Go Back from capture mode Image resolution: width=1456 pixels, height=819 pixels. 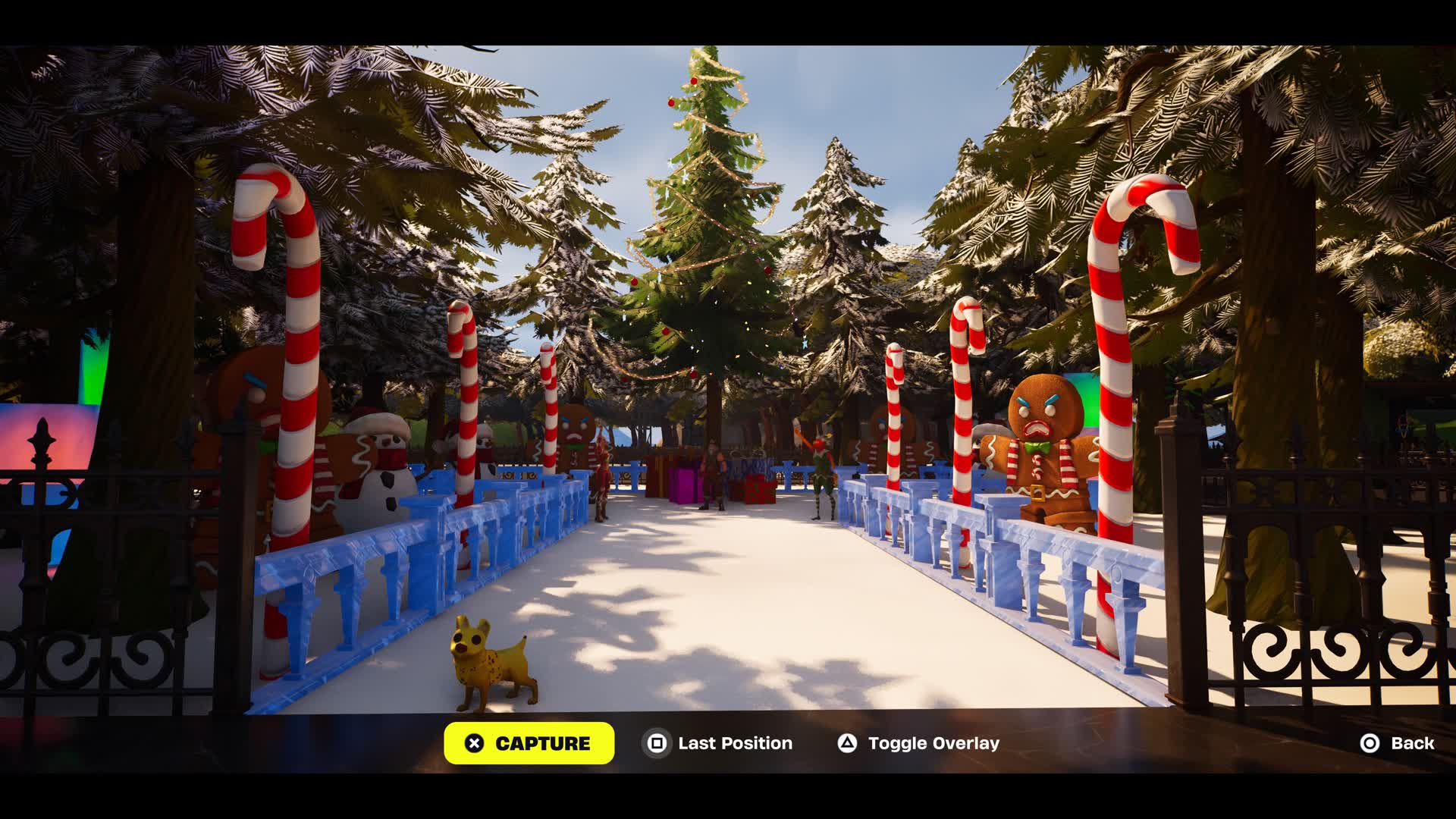(1397, 743)
